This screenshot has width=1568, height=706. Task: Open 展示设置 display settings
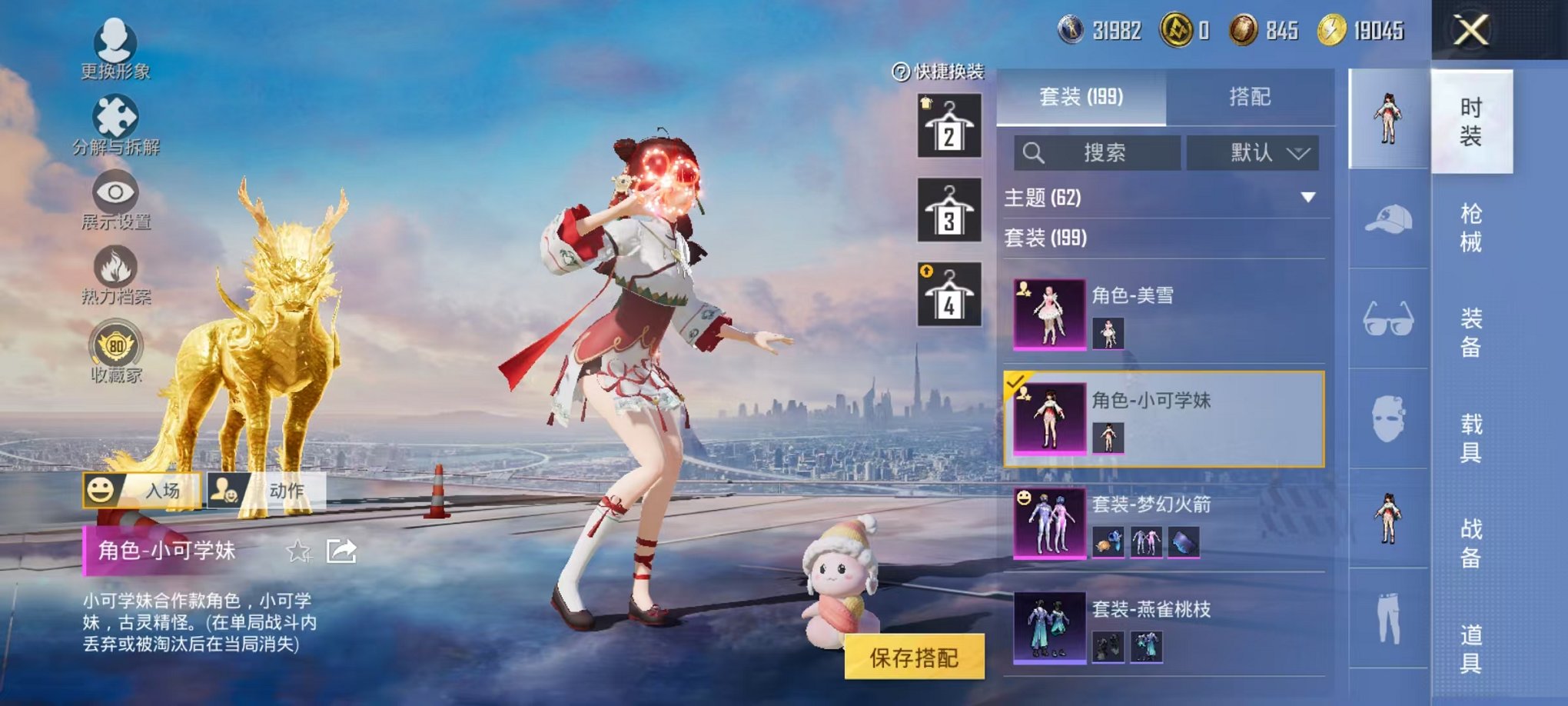(115, 191)
